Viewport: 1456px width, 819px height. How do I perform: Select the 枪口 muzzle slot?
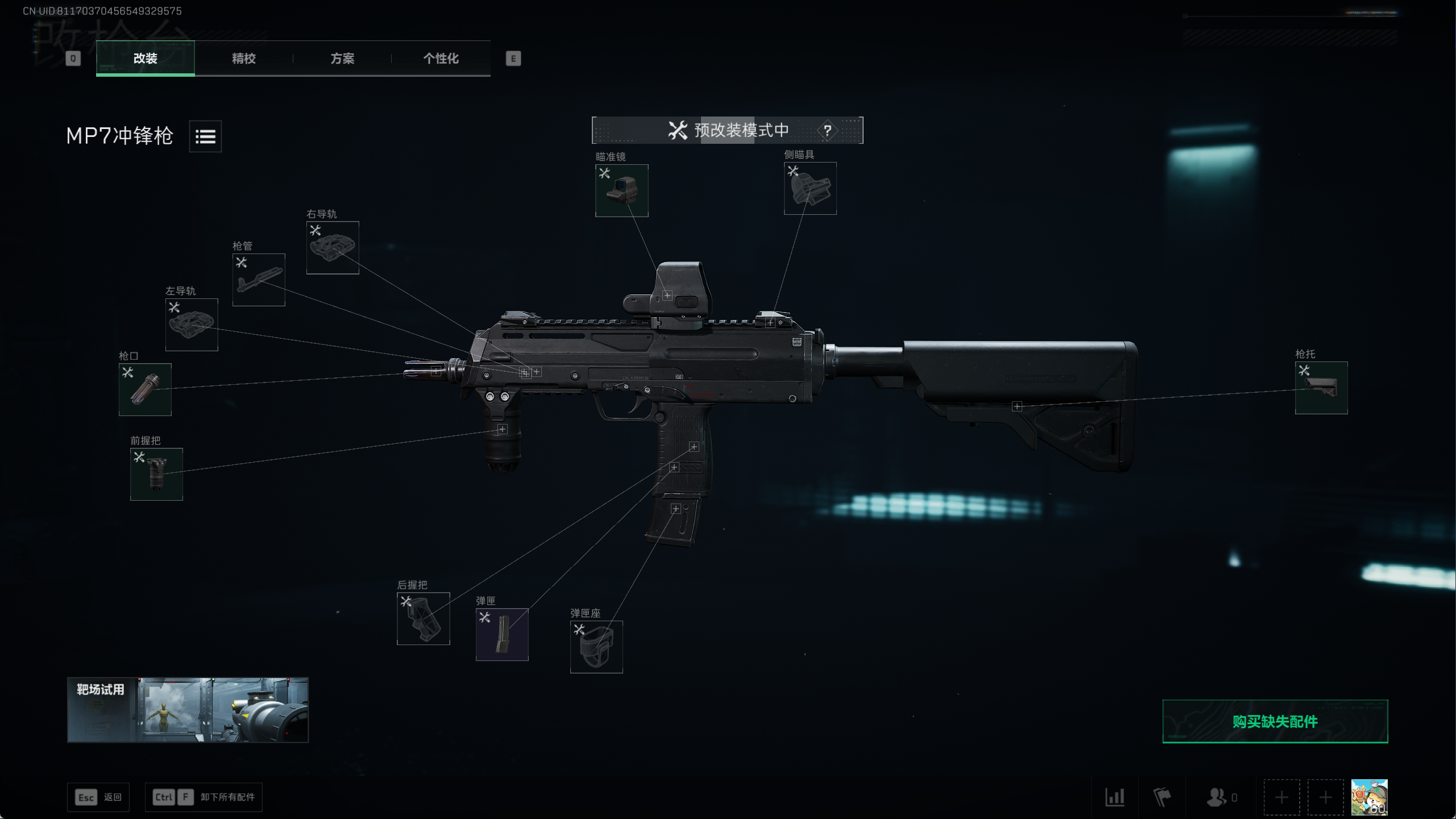[x=145, y=389]
